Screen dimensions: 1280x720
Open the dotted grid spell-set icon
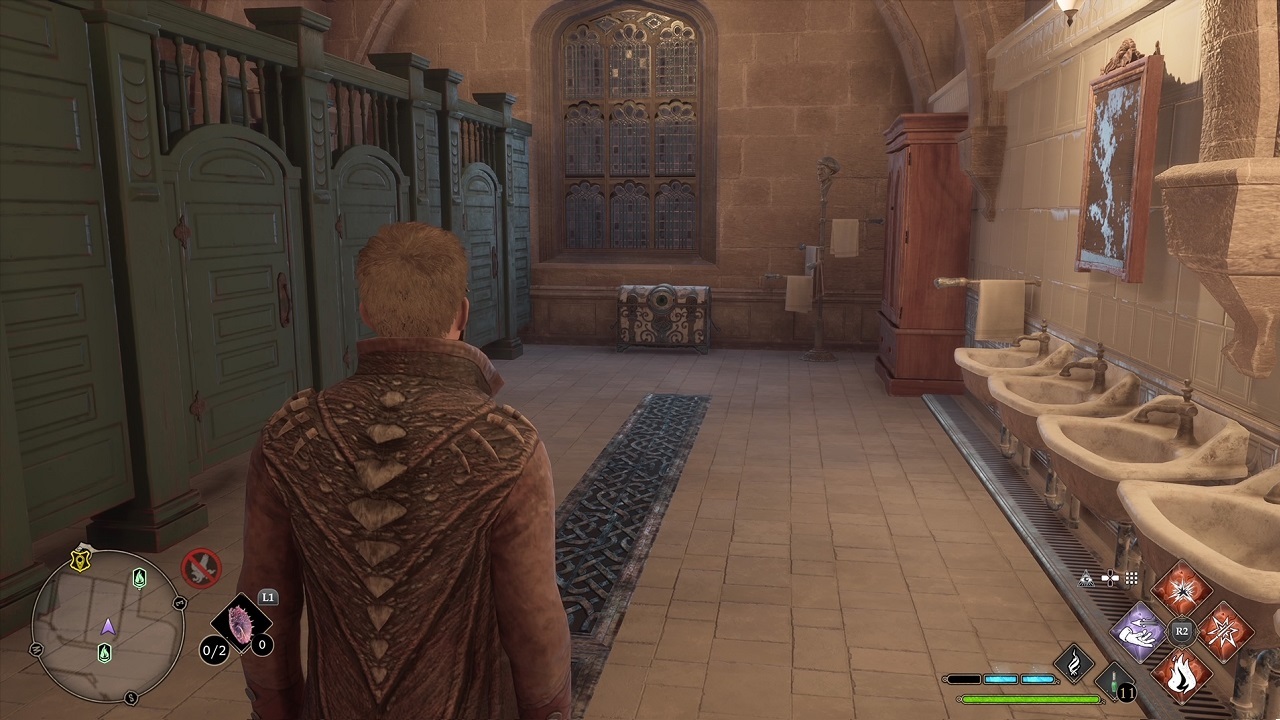click(x=1132, y=578)
